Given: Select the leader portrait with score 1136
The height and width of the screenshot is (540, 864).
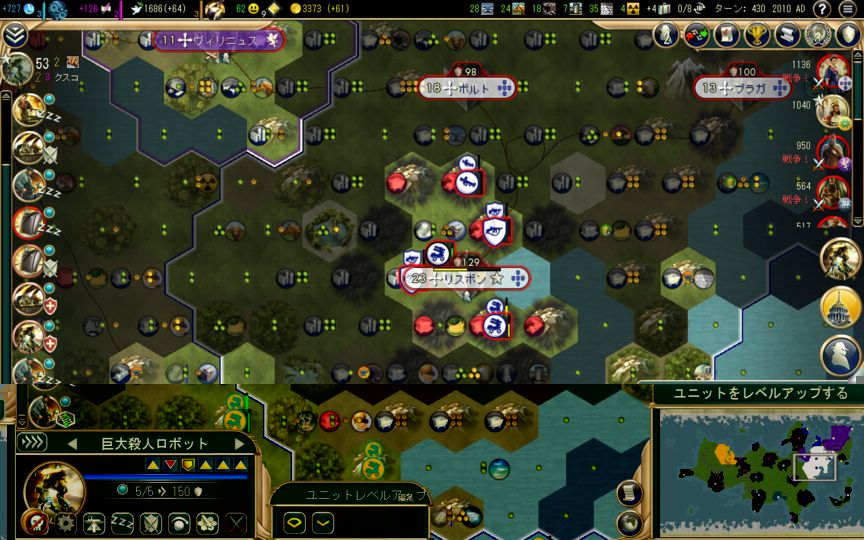Looking at the screenshot, I should pyautogui.click(x=833, y=73).
